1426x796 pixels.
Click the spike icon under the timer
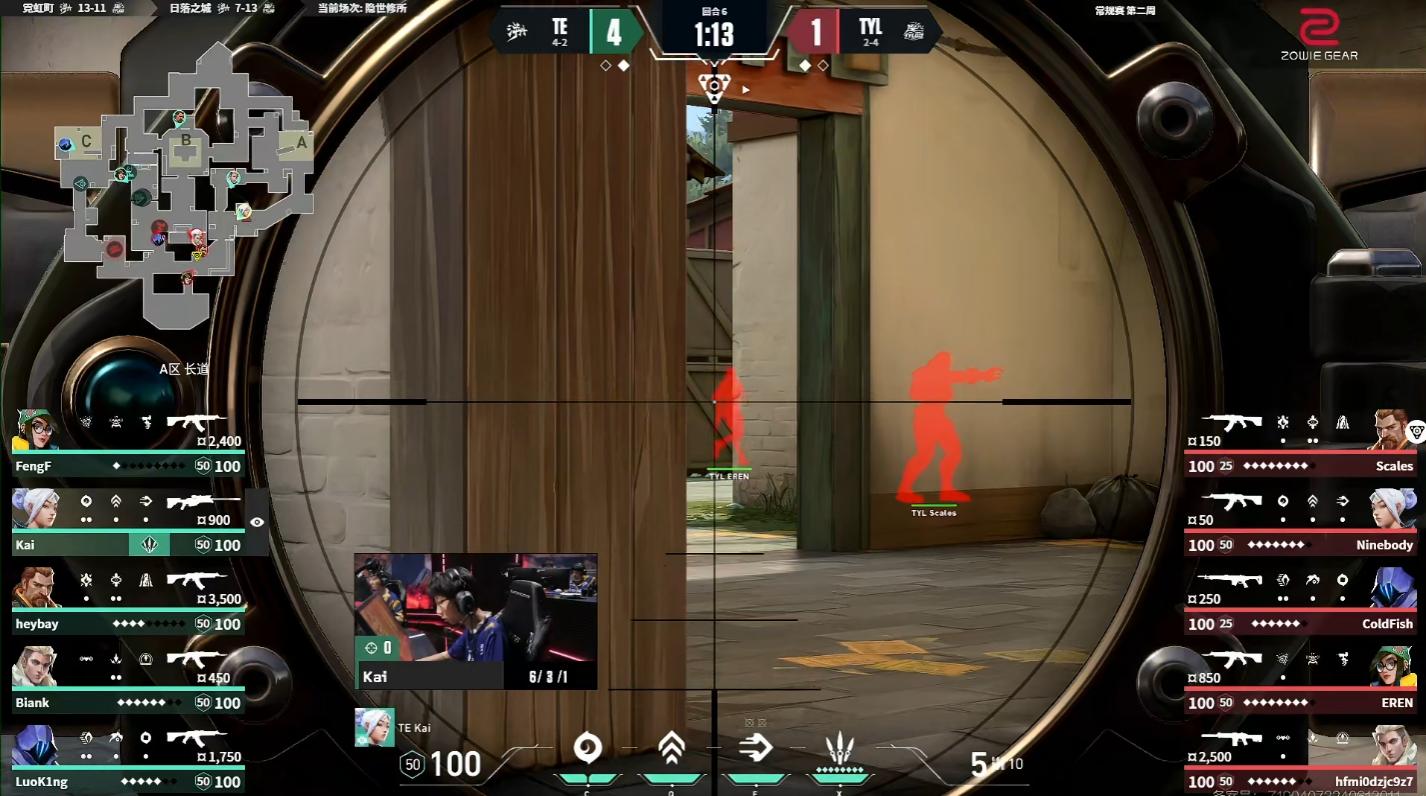713,86
